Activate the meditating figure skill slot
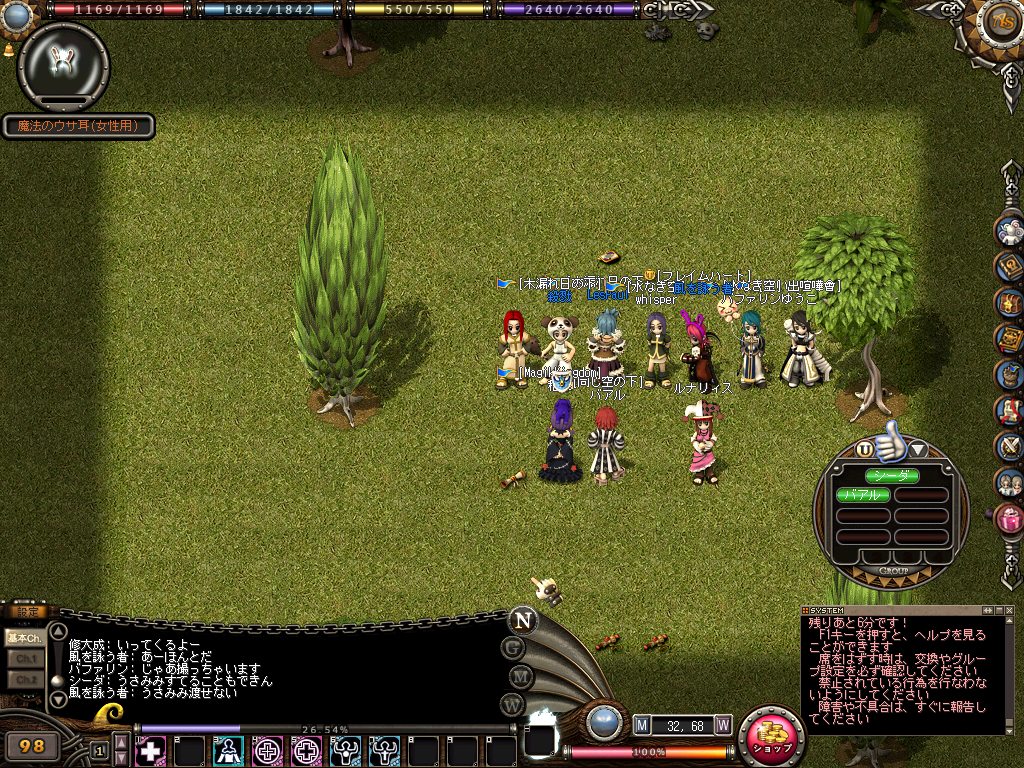This screenshot has height=768, width=1024. click(229, 749)
